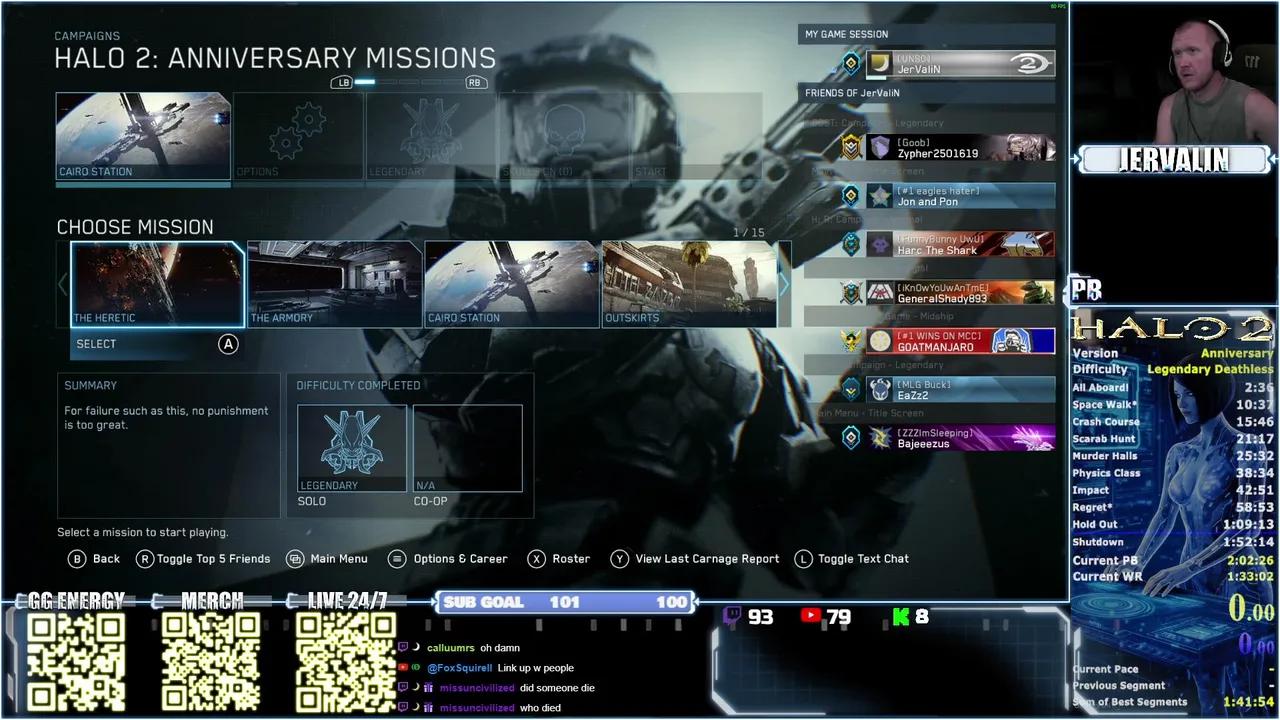Click the RB indicator to switch menu tabs

(477, 82)
